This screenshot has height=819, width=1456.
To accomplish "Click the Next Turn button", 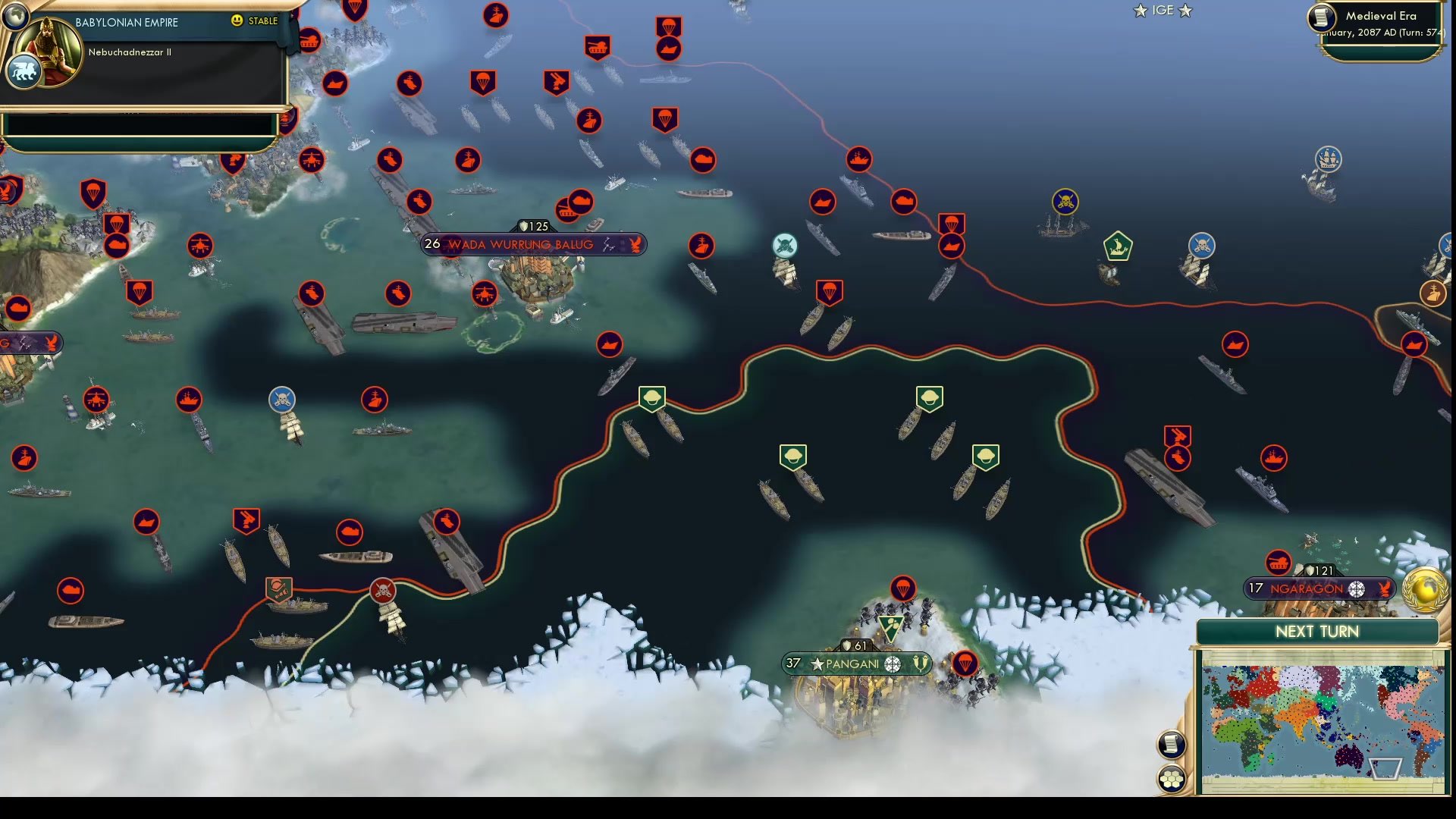I will 1317,631.
